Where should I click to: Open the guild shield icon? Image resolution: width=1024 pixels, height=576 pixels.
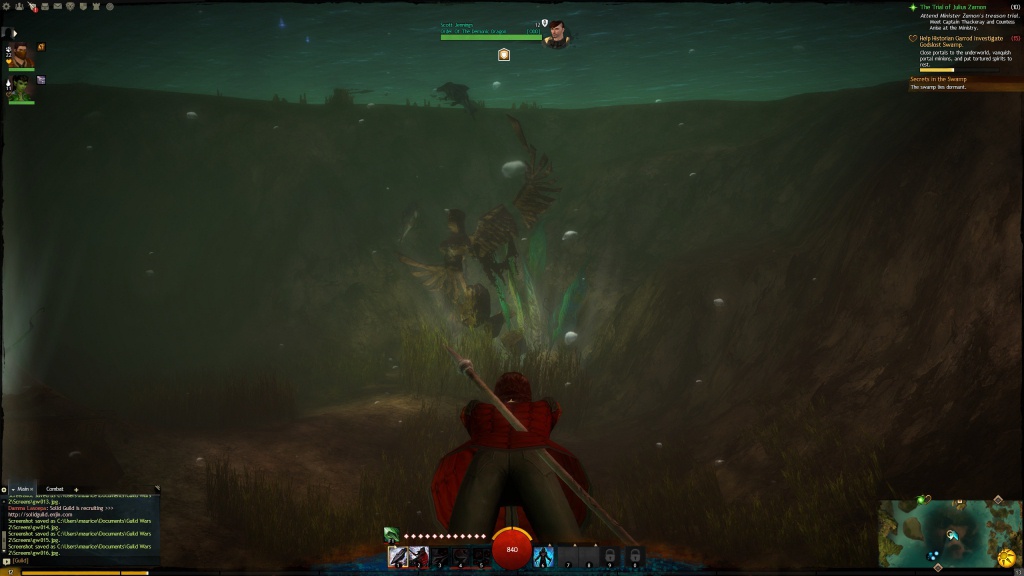(82, 6)
